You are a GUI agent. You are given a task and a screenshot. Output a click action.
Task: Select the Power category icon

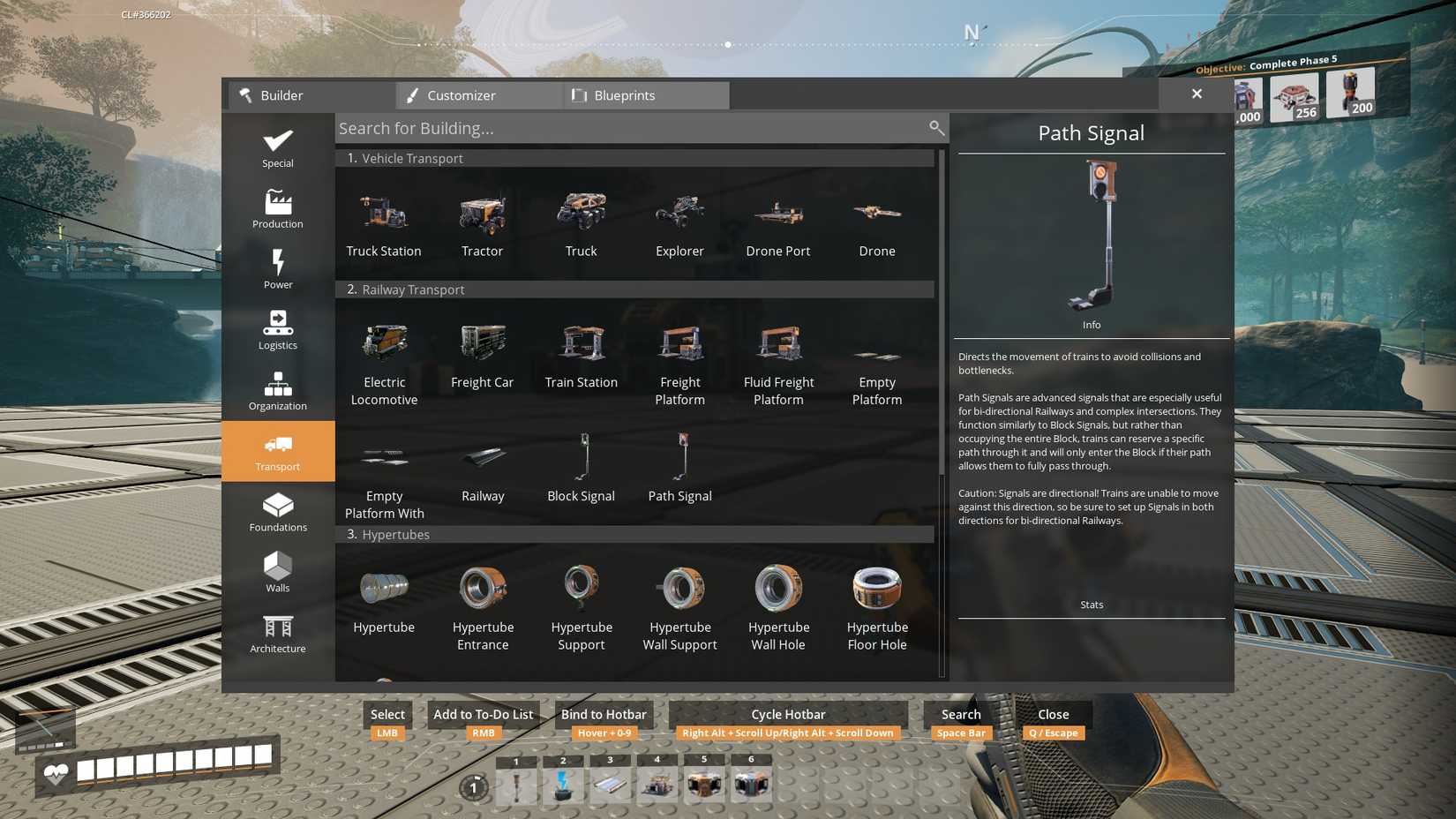[x=277, y=269]
